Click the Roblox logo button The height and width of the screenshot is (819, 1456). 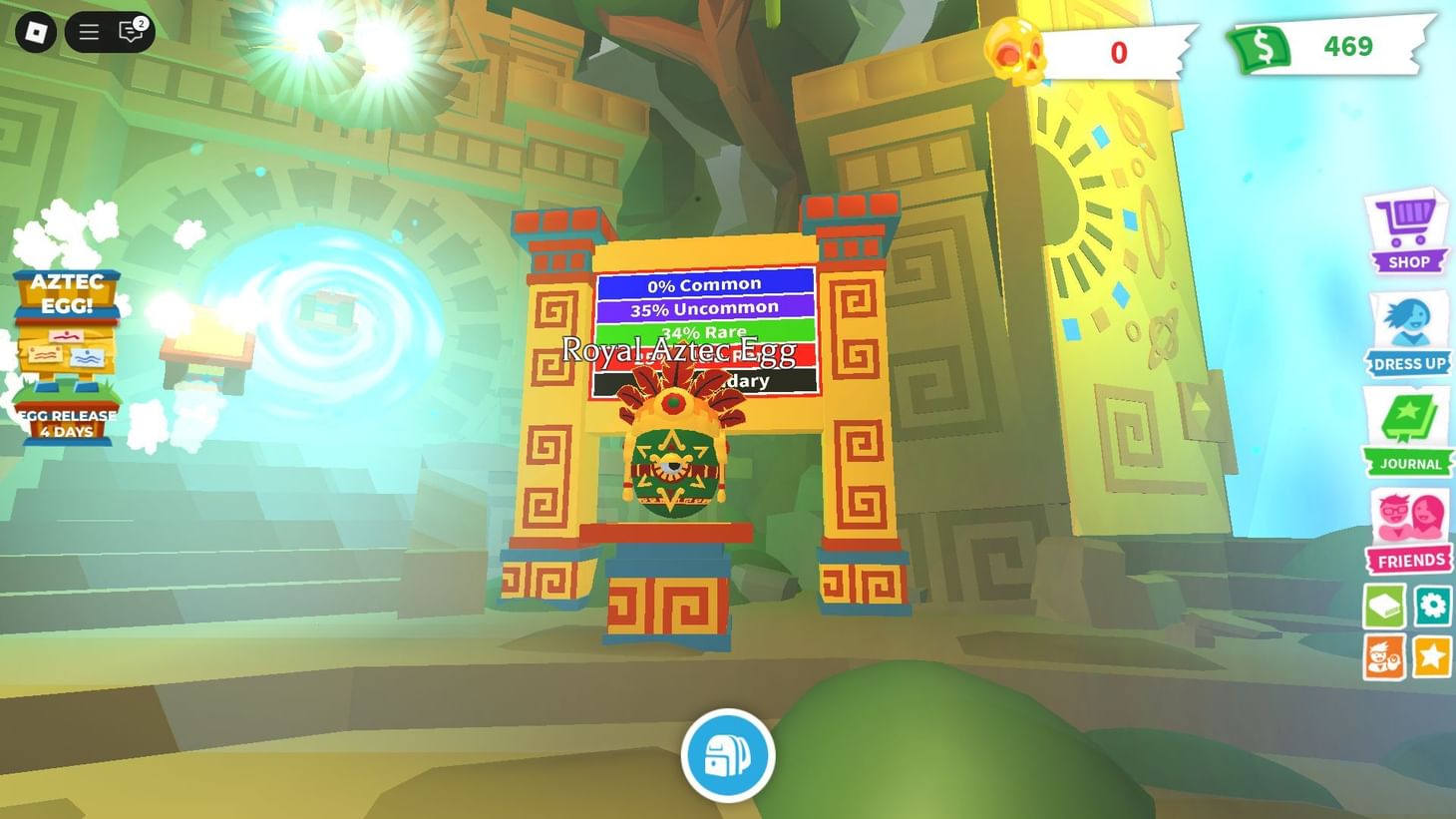coord(38,31)
